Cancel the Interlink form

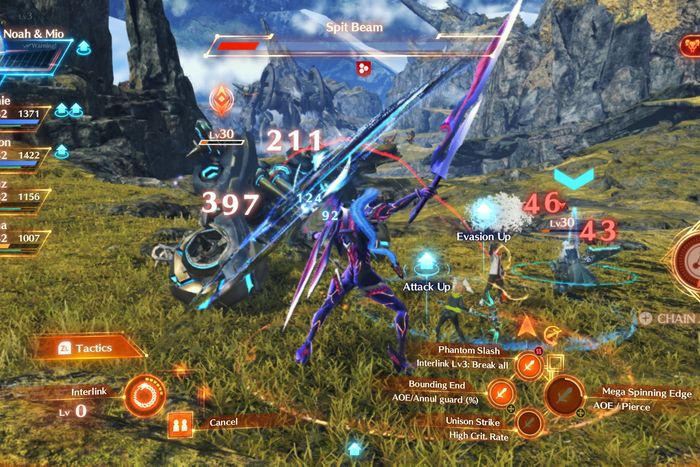click(182, 423)
